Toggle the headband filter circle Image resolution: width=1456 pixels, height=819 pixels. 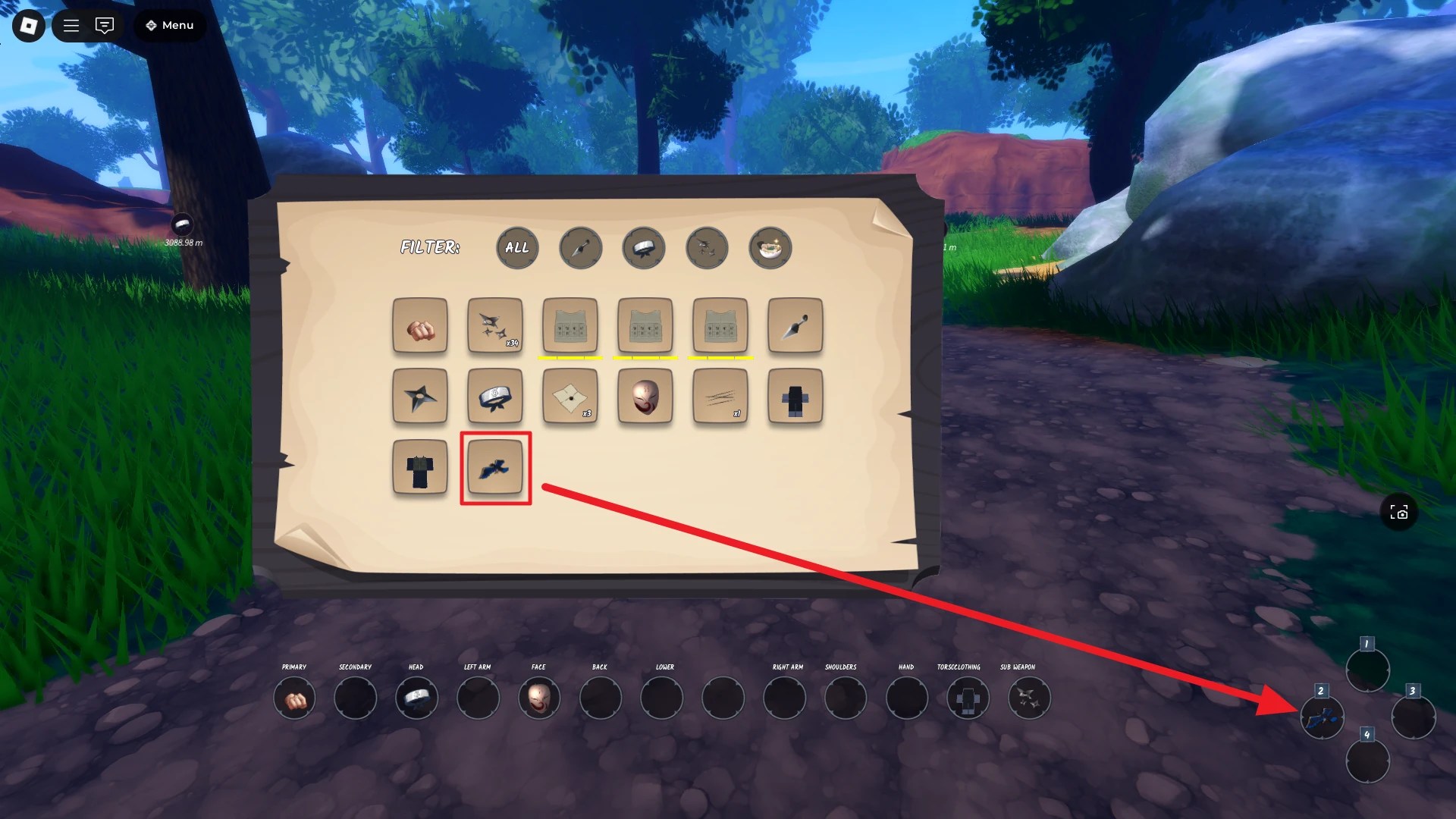[x=644, y=248]
